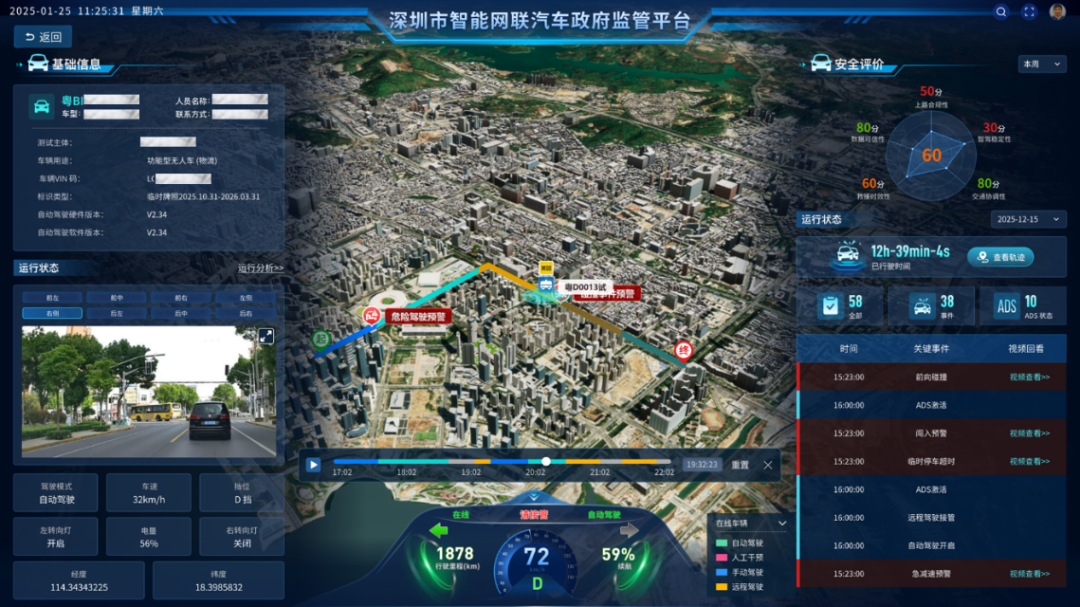Click the 查看轨迹 view track button

coord(1000,257)
